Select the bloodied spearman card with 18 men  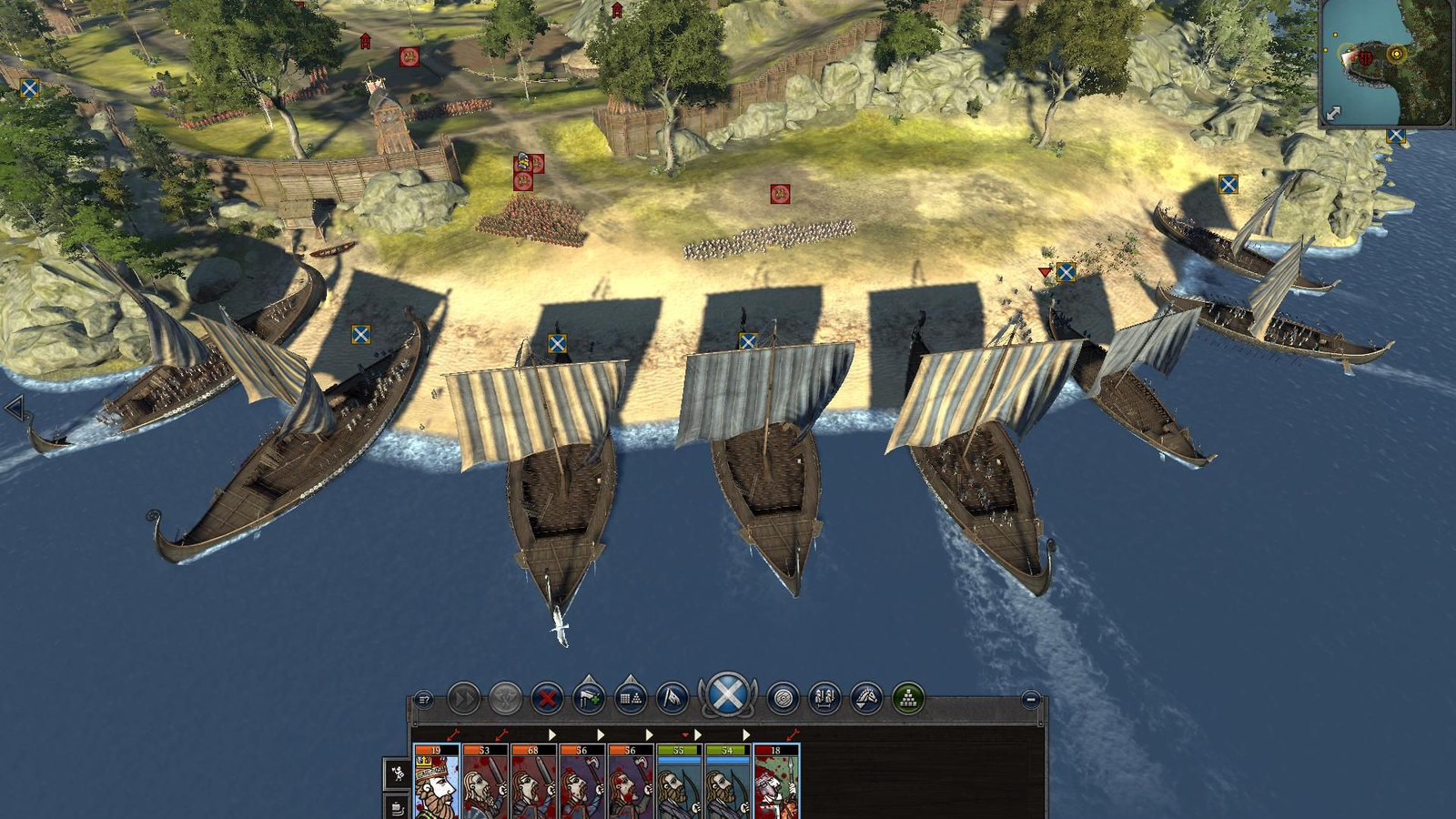tap(776, 783)
